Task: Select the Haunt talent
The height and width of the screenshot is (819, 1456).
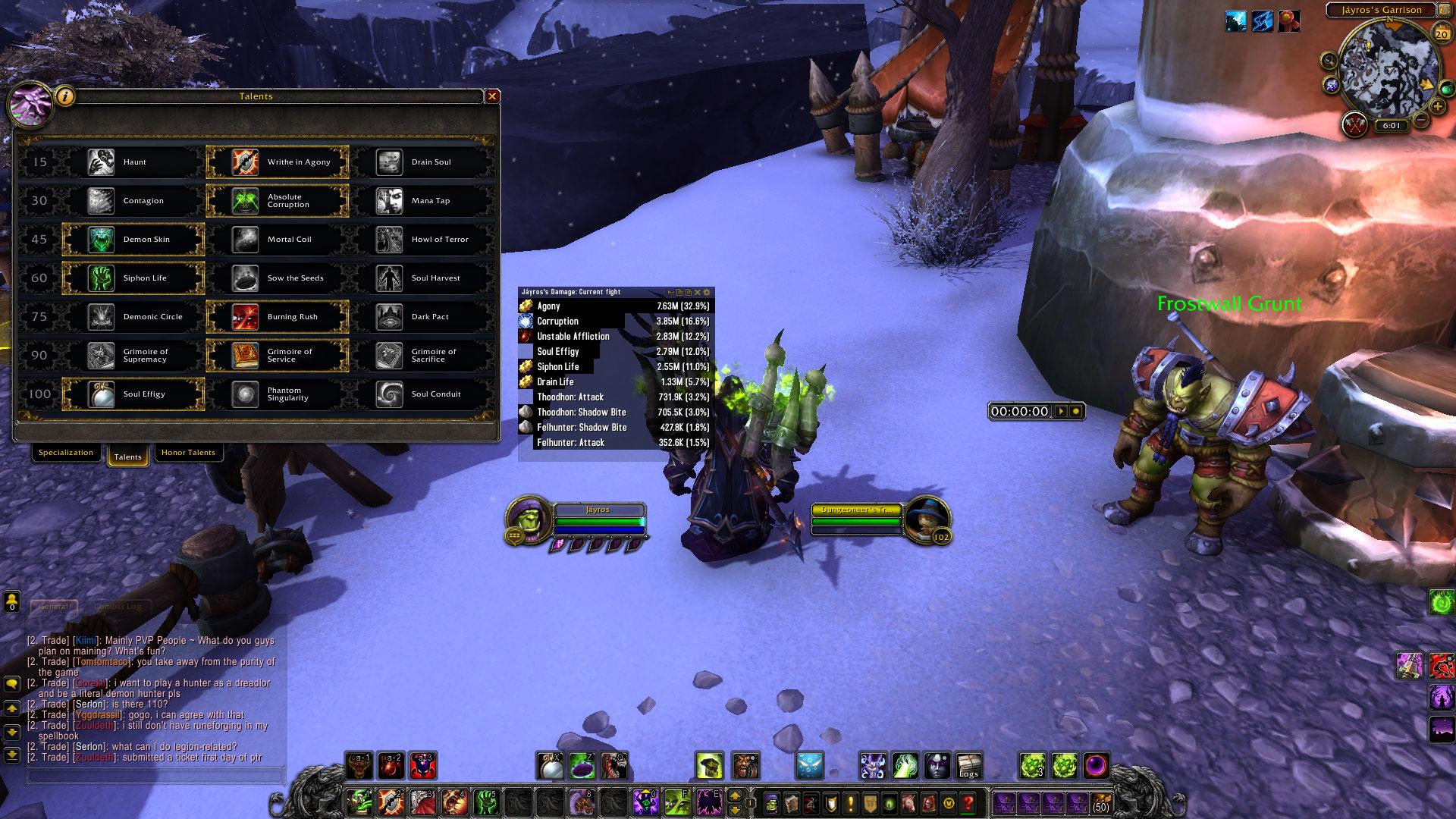Action: pyautogui.click(x=133, y=162)
